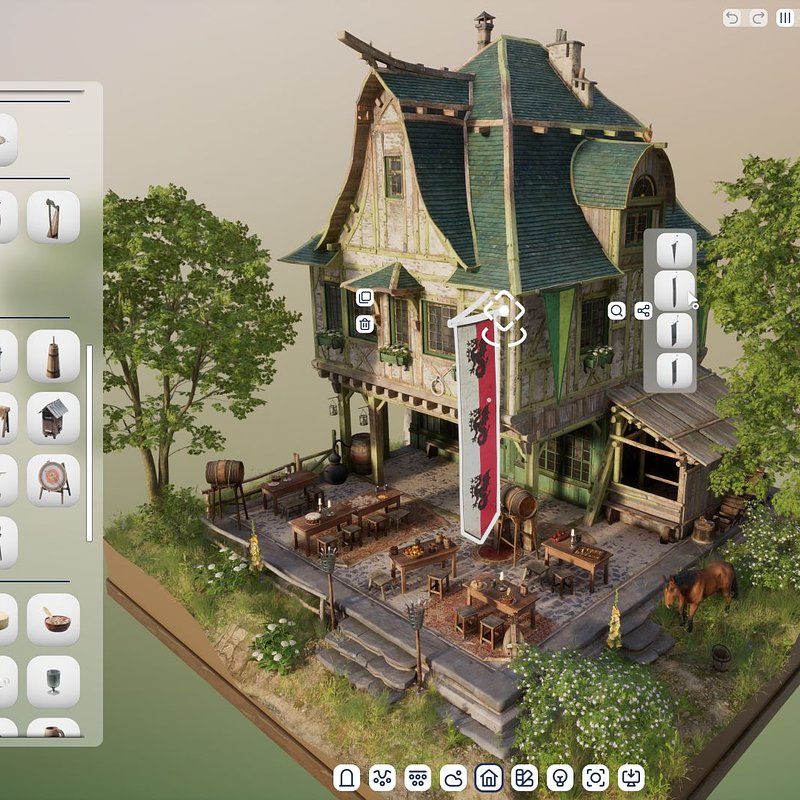Delete the selected banner with trash icon
The height and width of the screenshot is (800, 800).
365,323
